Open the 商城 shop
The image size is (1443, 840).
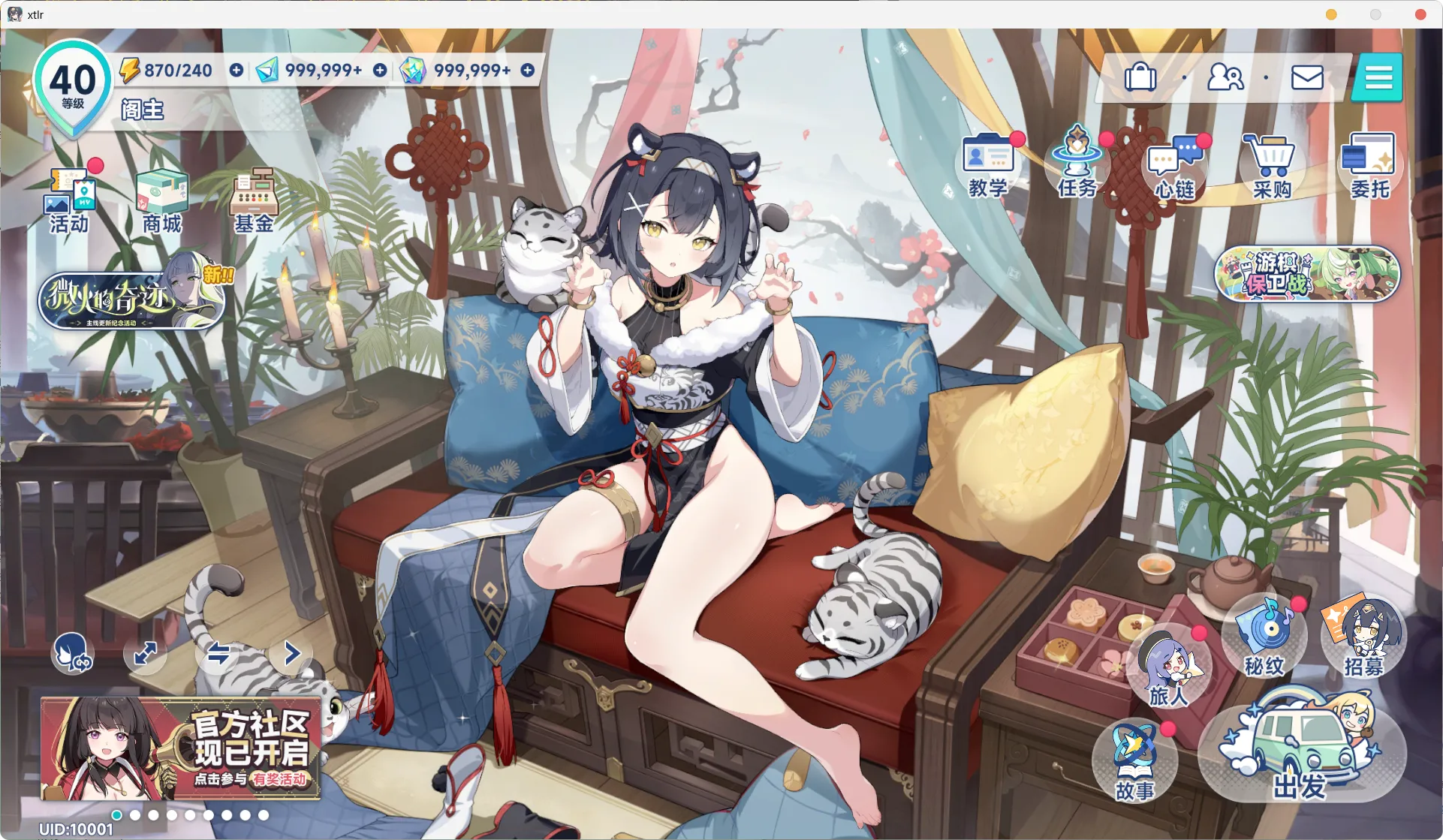[x=161, y=200]
